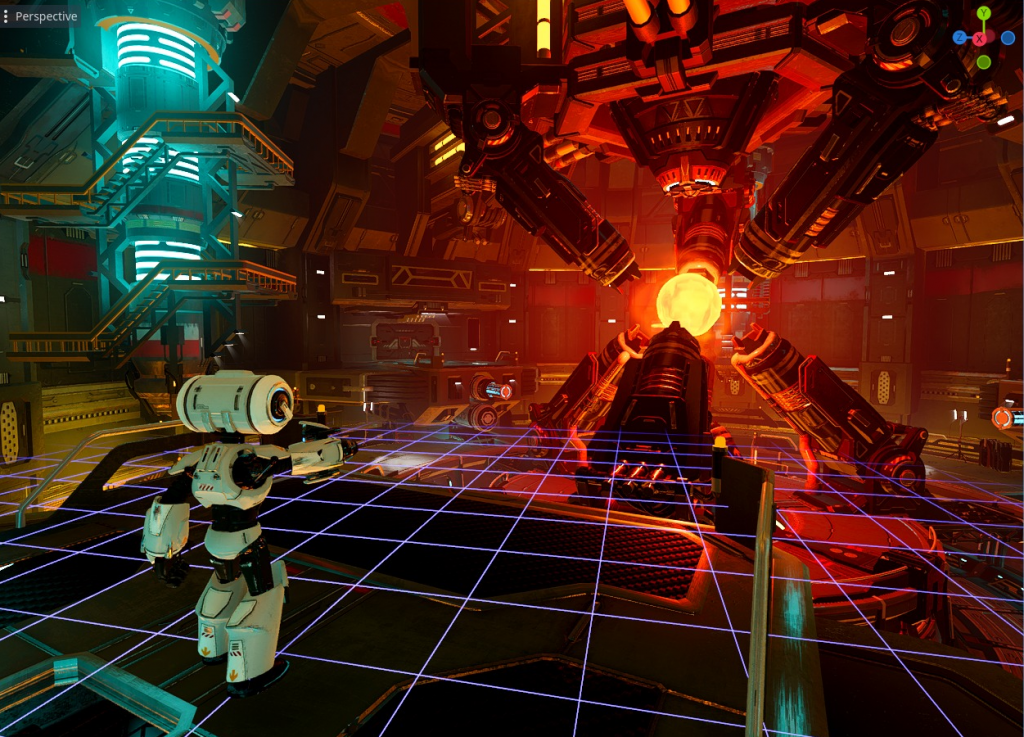Select the blue Z axis gizmo handle
Image resolution: width=1024 pixels, height=737 pixels.
(x=960, y=37)
